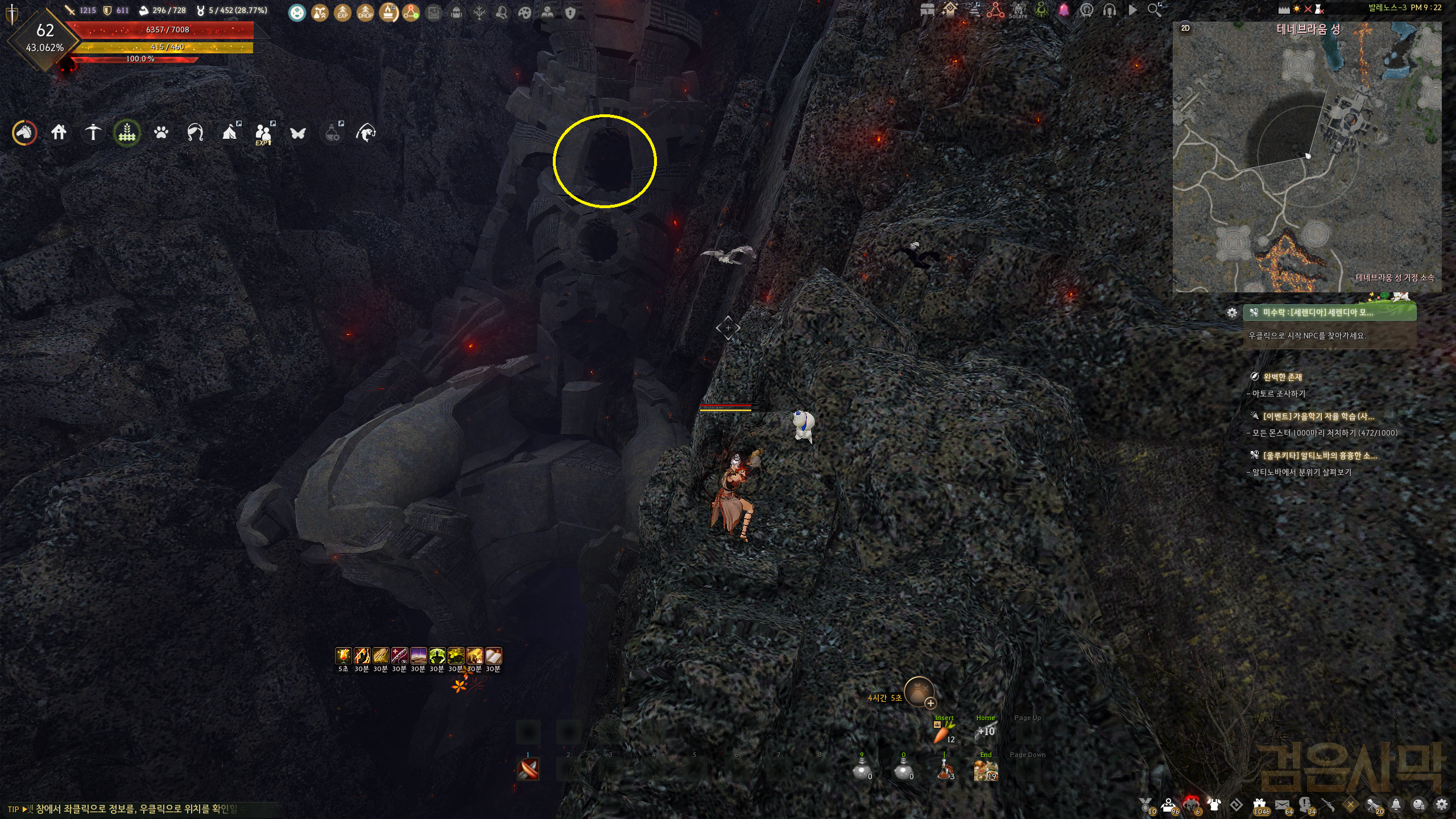Use the food dish quick slot
1456x819 pixels.
coord(985,771)
